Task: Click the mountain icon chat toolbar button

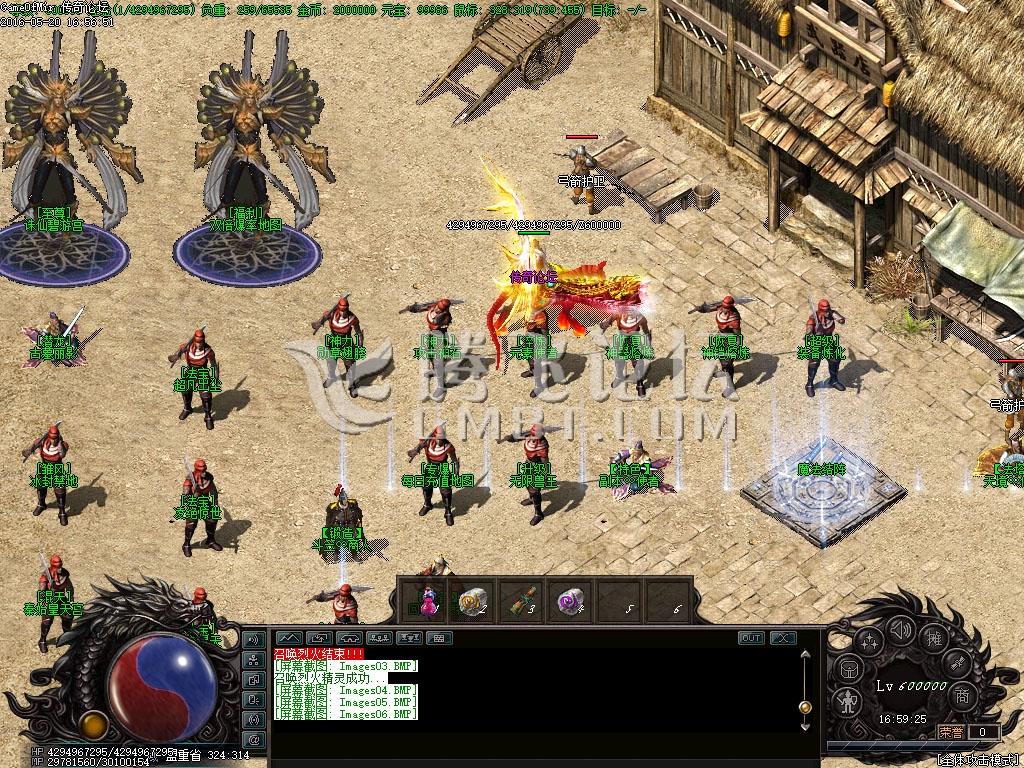Action: coord(289,638)
